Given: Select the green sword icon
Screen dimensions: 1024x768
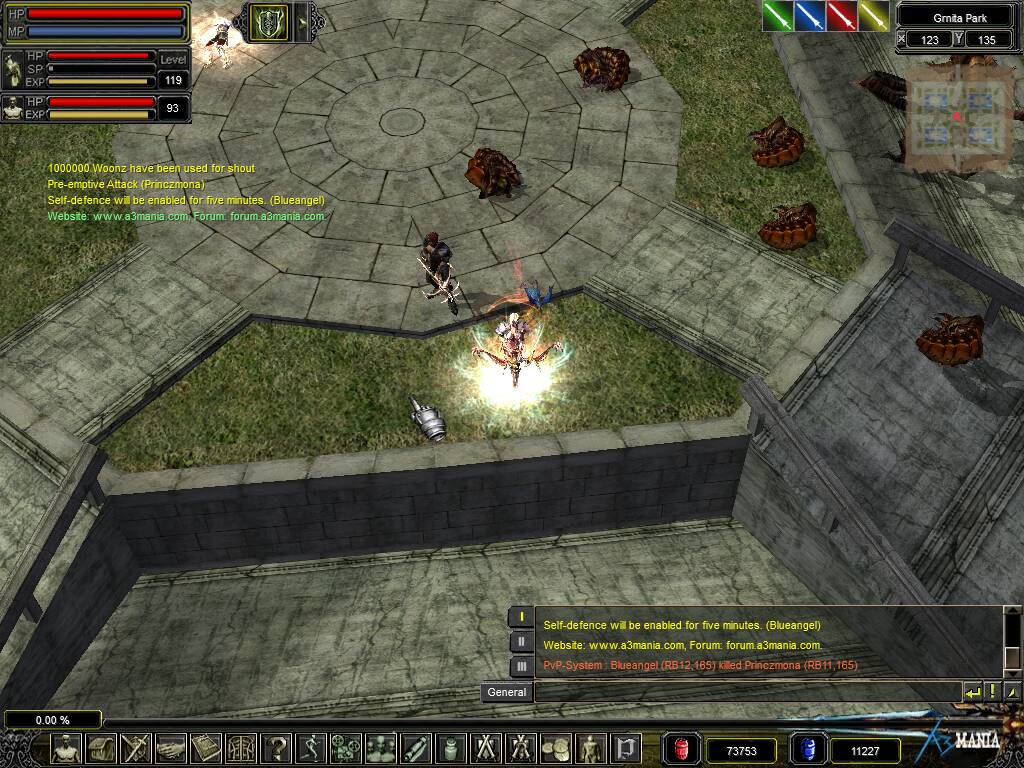Looking at the screenshot, I should pos(778,16).
